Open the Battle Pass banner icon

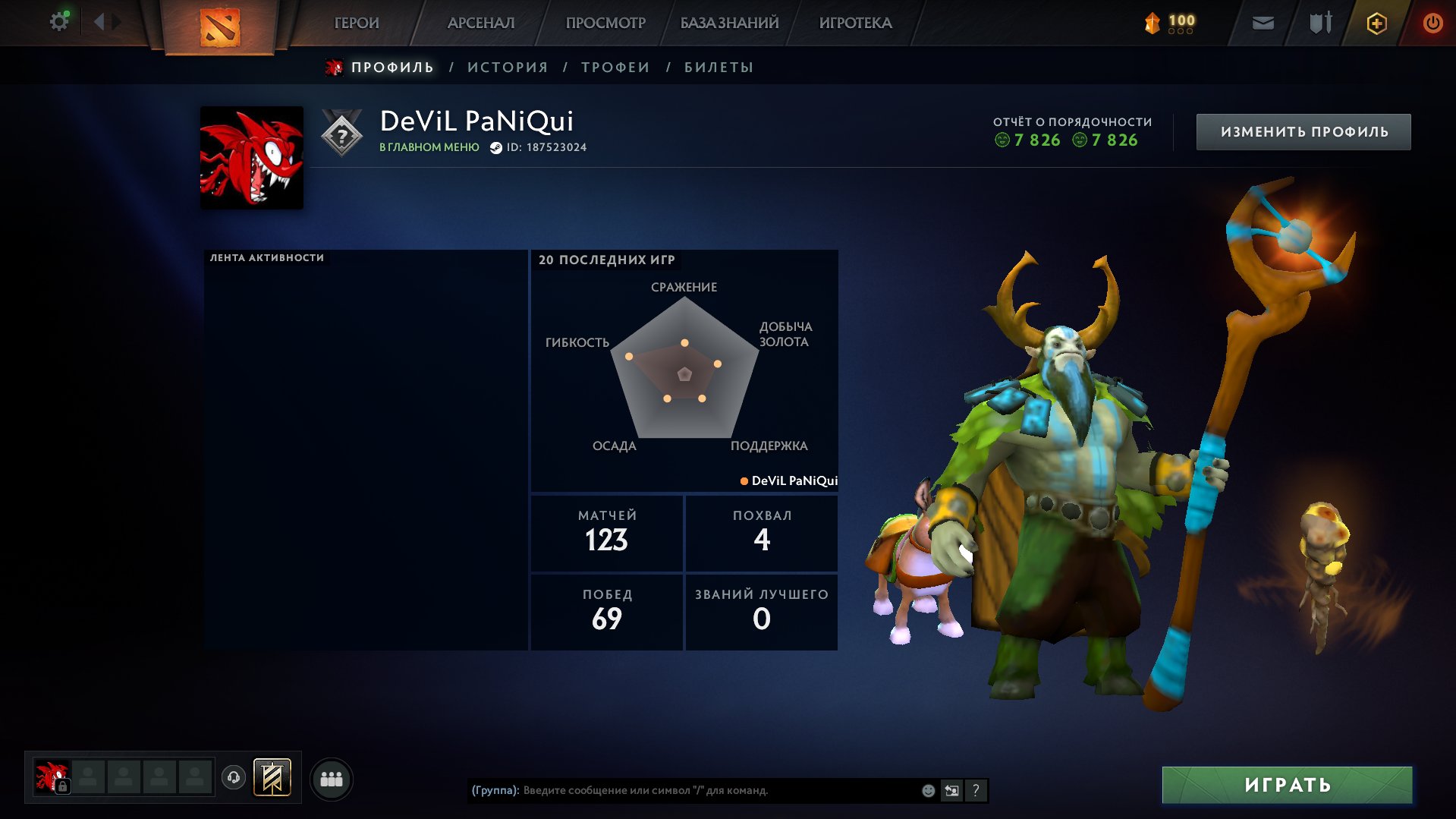click(x=273, y=777)
